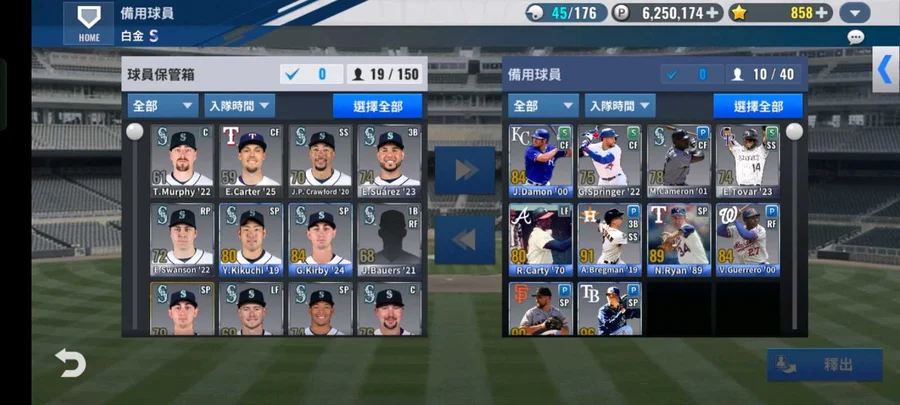Select the V.Guerrero '00 card
The height and width of the screenshot is (405, 900).
point(747,240)
